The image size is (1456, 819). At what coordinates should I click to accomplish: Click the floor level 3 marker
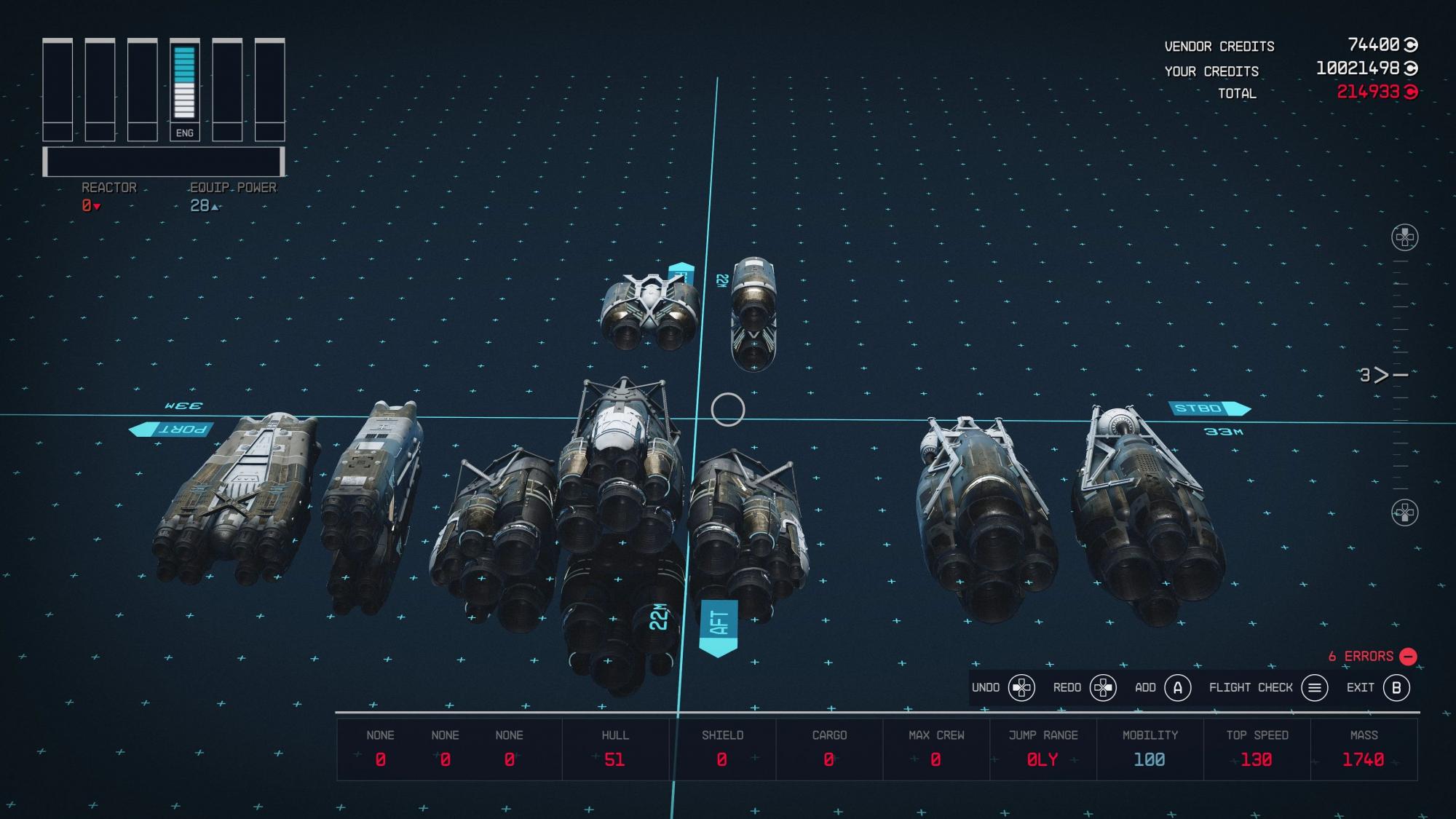(x=1374, y=375)
